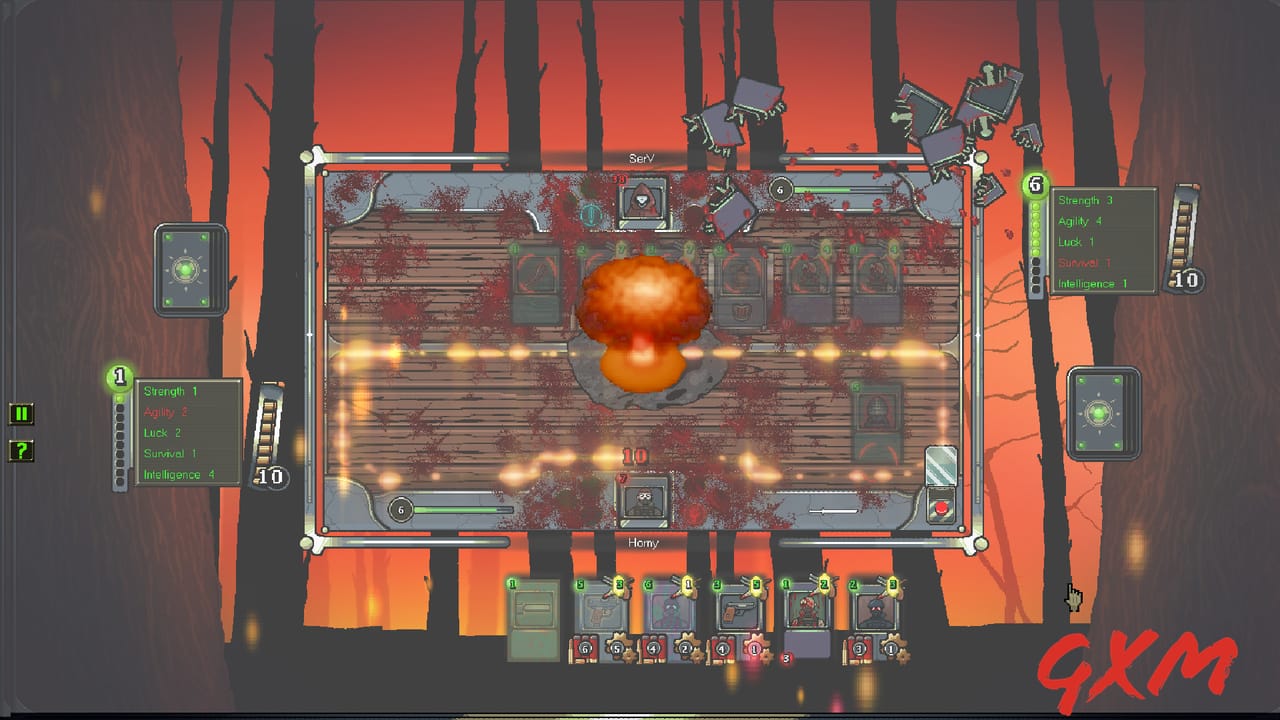
Task: Click the glowing deck on the right side
Action: (x=1102, y=411)
